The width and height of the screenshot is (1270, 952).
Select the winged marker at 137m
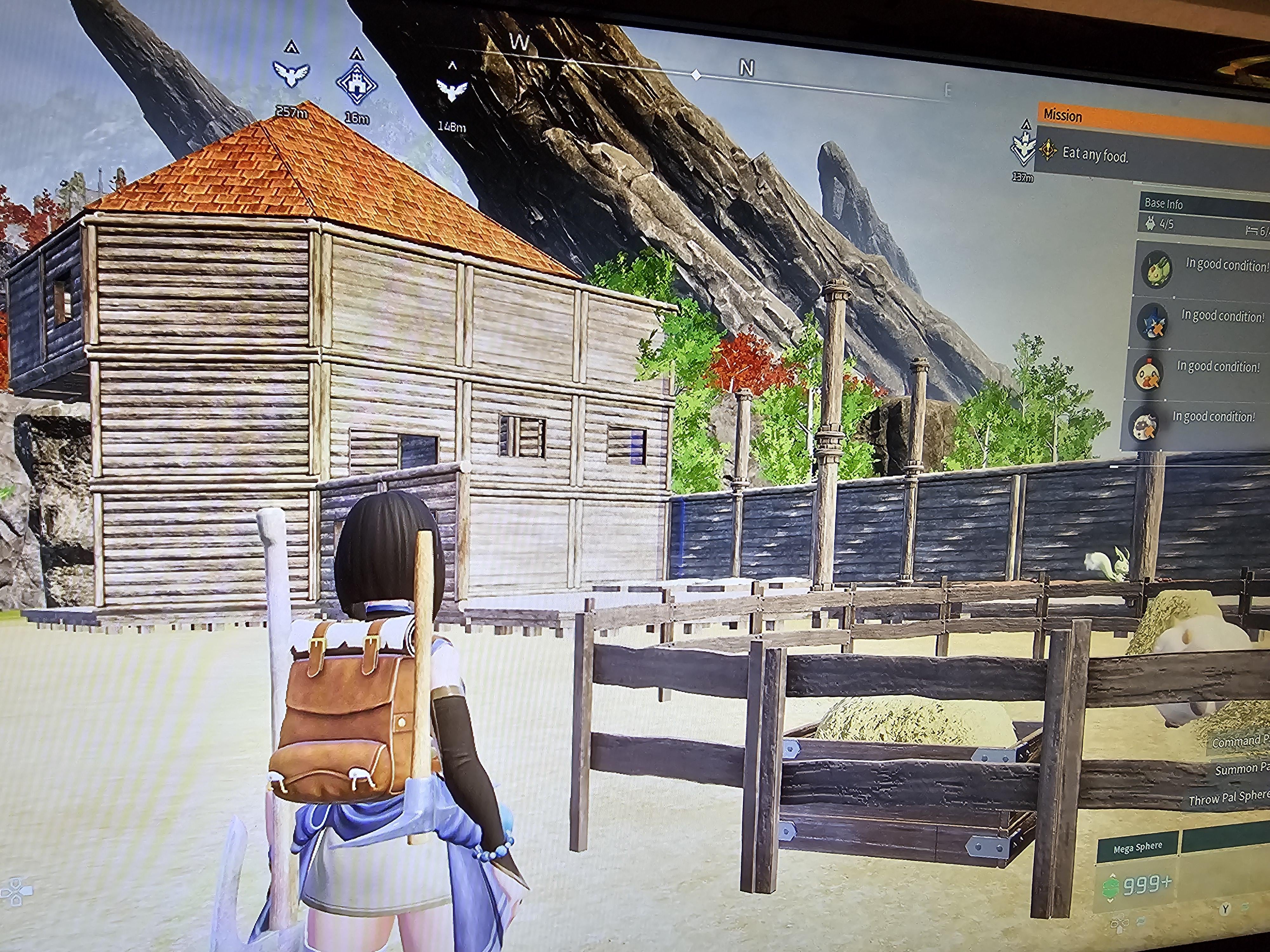coord(1023,149)
